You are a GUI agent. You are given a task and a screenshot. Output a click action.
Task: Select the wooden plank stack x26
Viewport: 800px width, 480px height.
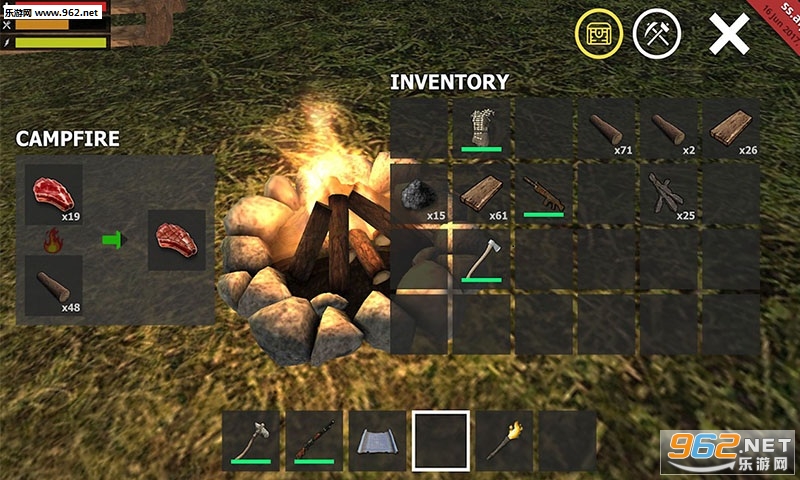tap(731, 127)
